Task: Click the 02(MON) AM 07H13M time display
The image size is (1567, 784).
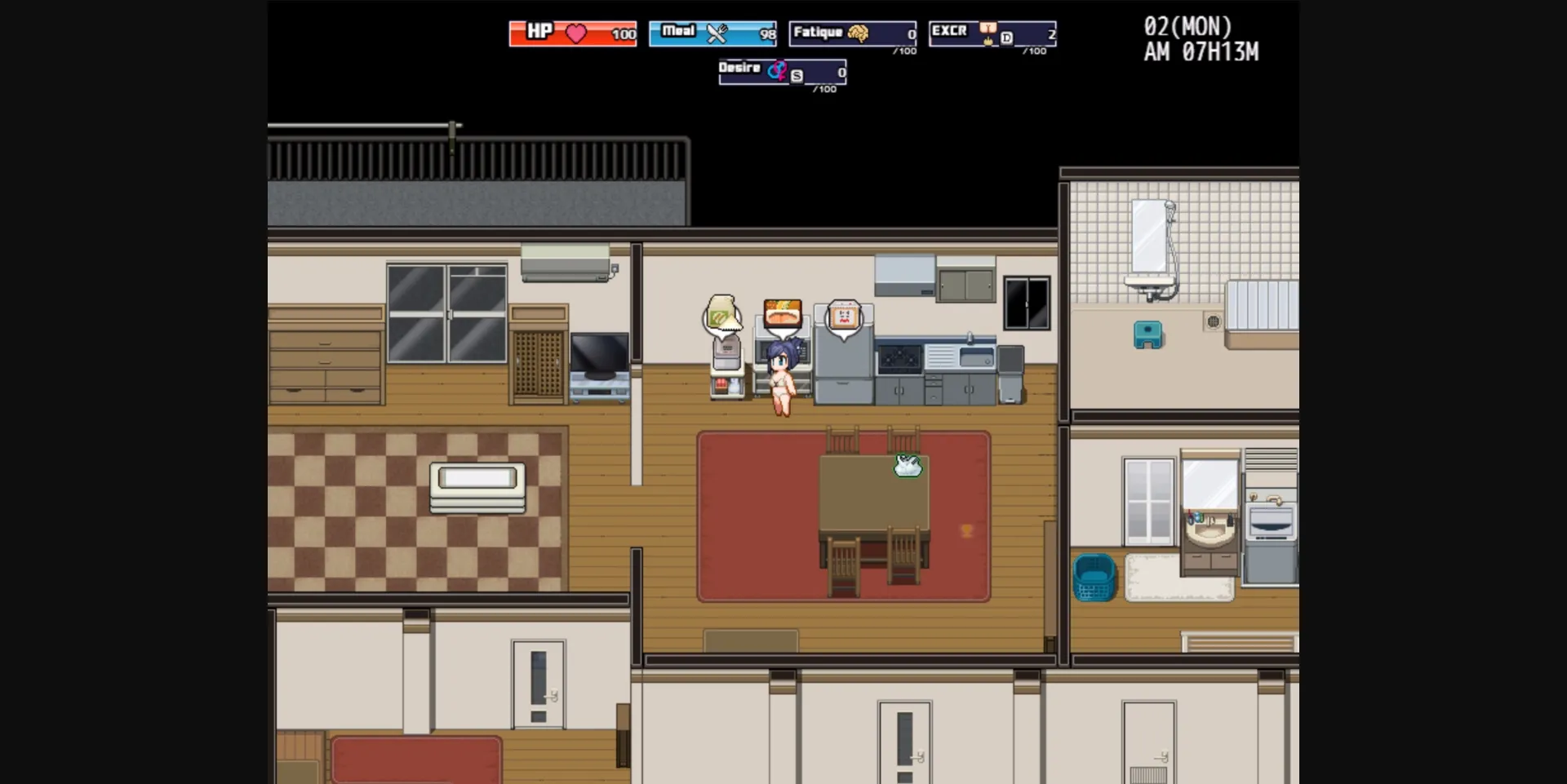Action: (x=1200, y=39)
